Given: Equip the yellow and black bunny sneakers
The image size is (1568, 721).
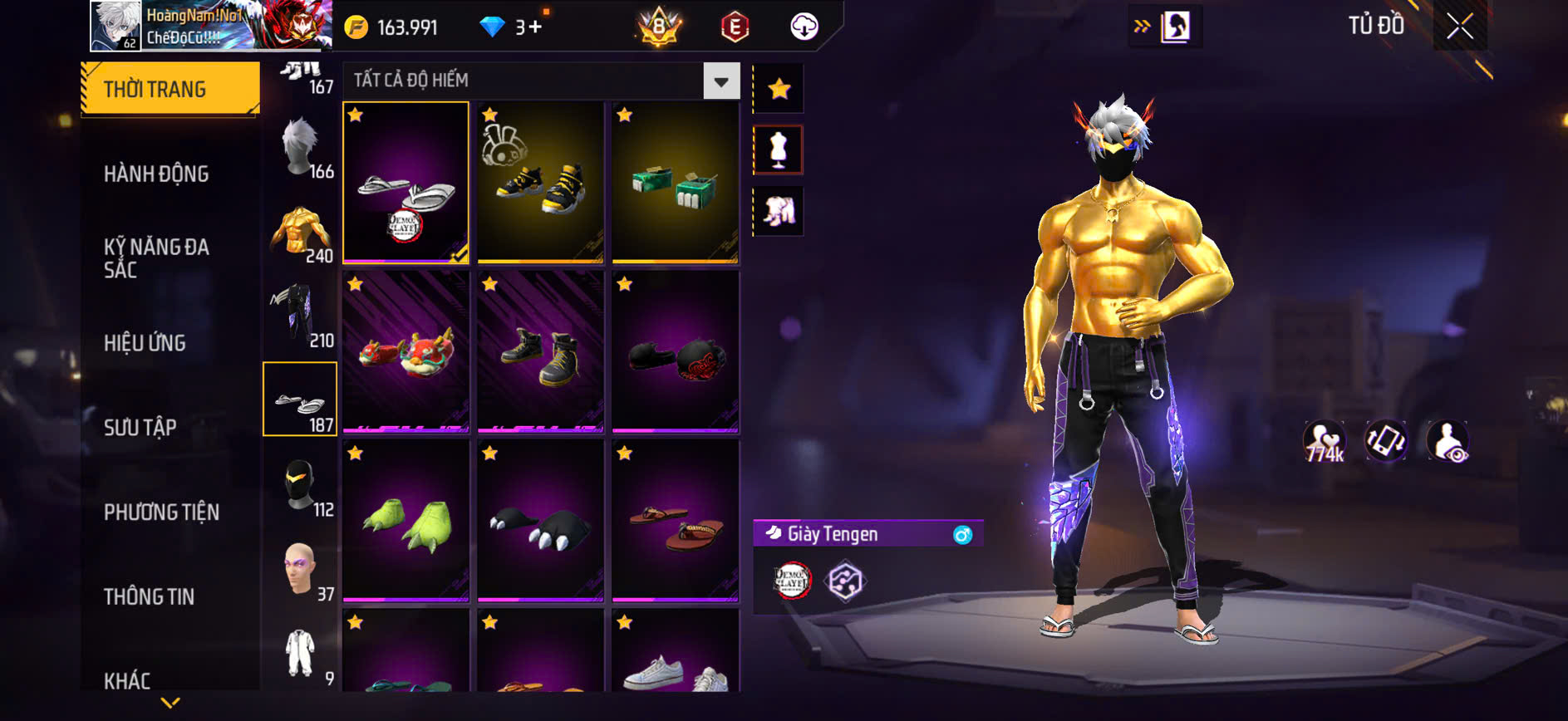Looking at the screenshot, I should tap(540, 183).
